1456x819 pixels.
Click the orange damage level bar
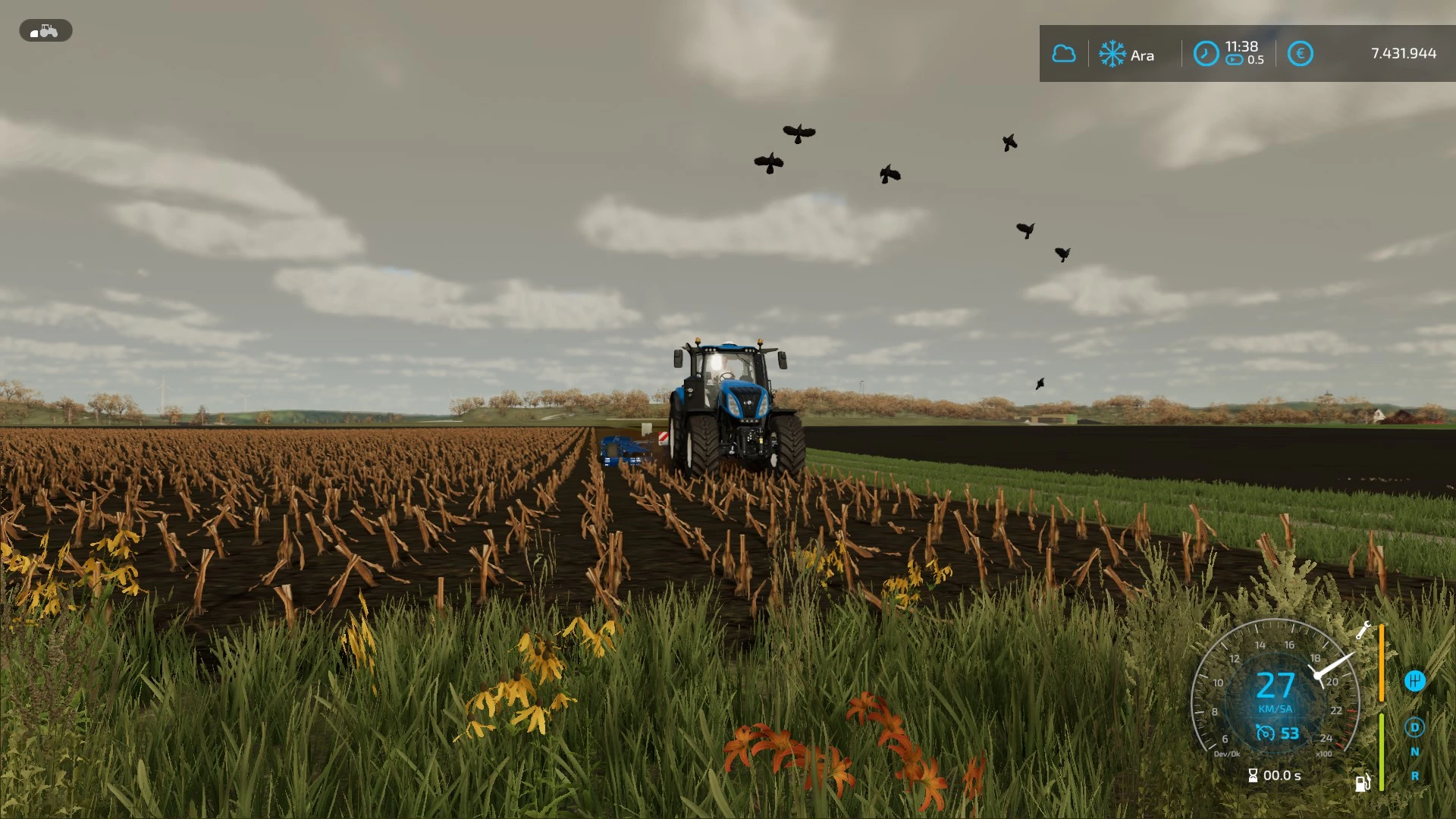click(x=1382, y=662)
